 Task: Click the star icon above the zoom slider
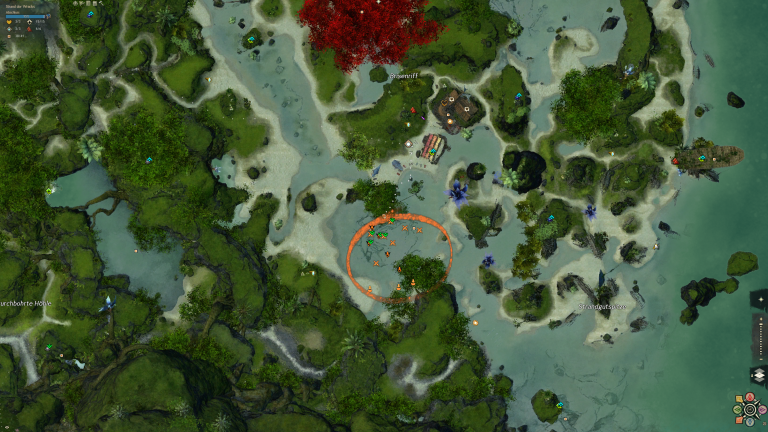(761, 299)
